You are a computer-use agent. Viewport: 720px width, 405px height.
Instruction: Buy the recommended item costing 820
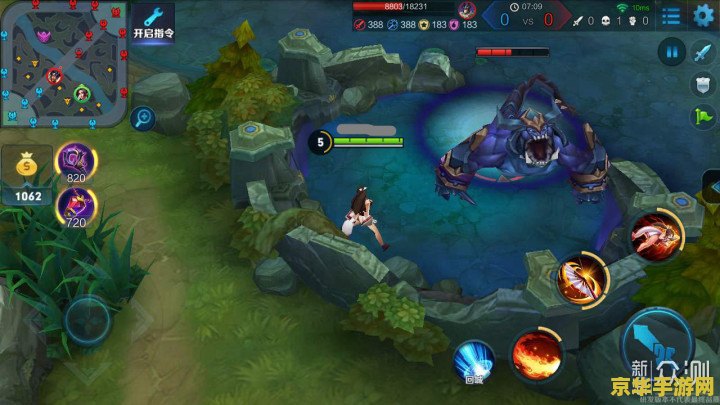coord(77,160)
